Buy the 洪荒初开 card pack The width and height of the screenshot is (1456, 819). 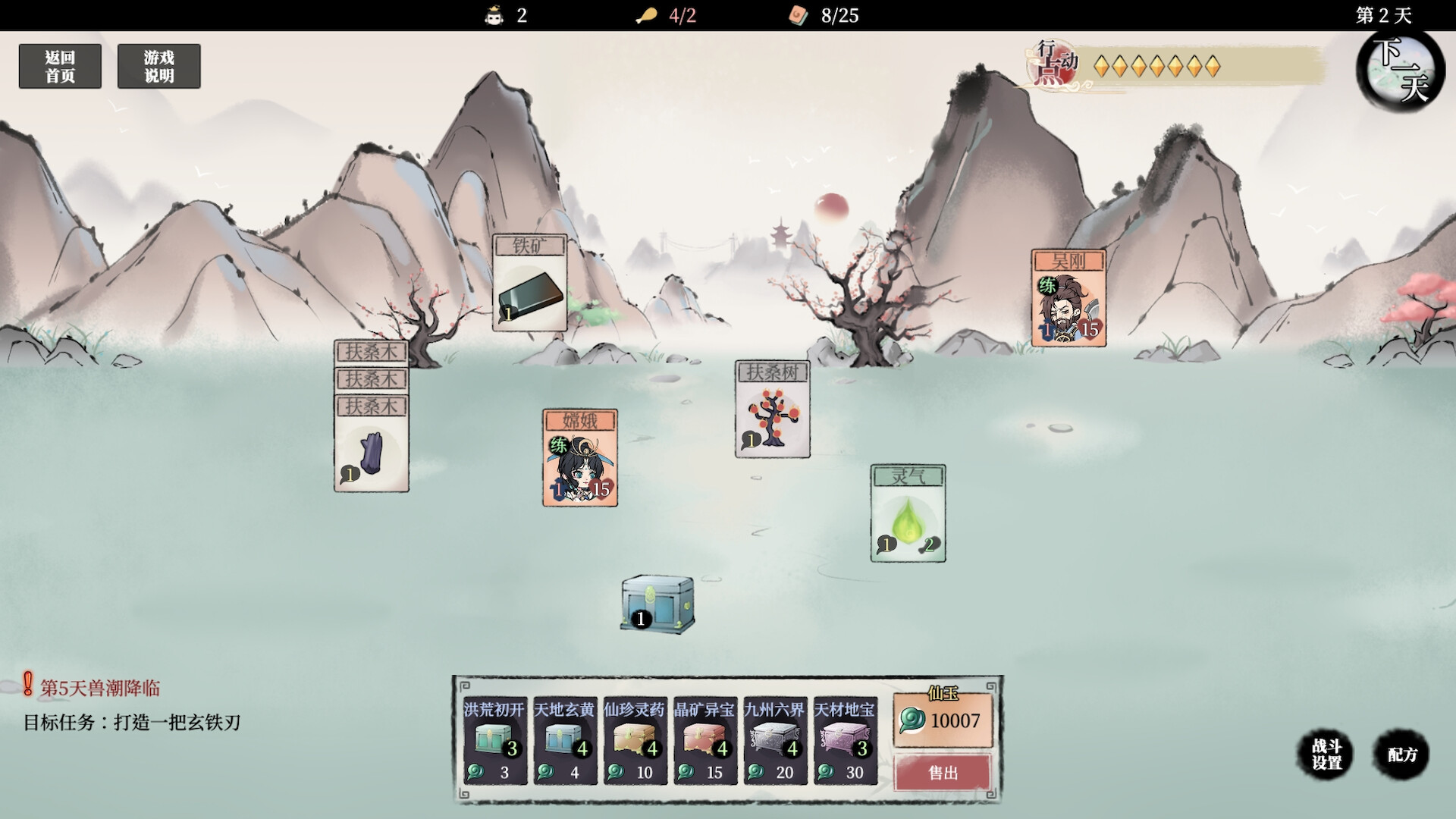pos(494,740)
